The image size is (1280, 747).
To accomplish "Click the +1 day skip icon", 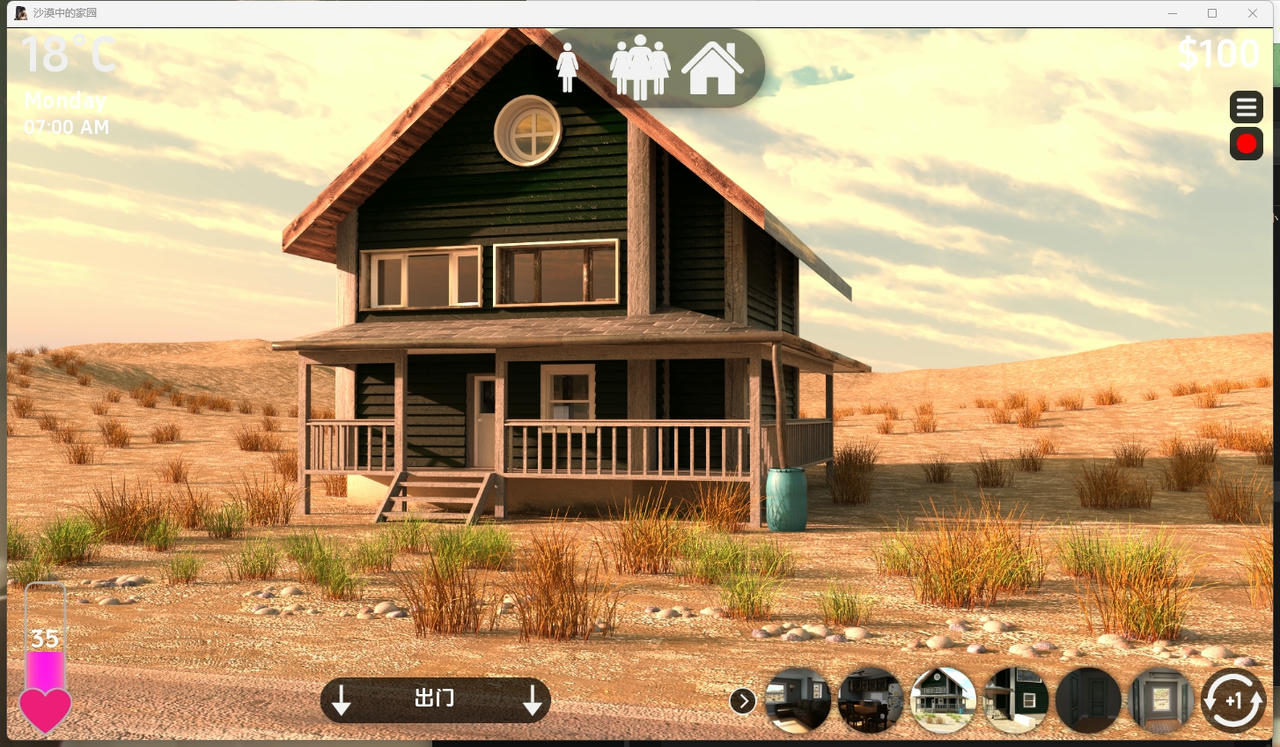I will [x=1232, y=700].
